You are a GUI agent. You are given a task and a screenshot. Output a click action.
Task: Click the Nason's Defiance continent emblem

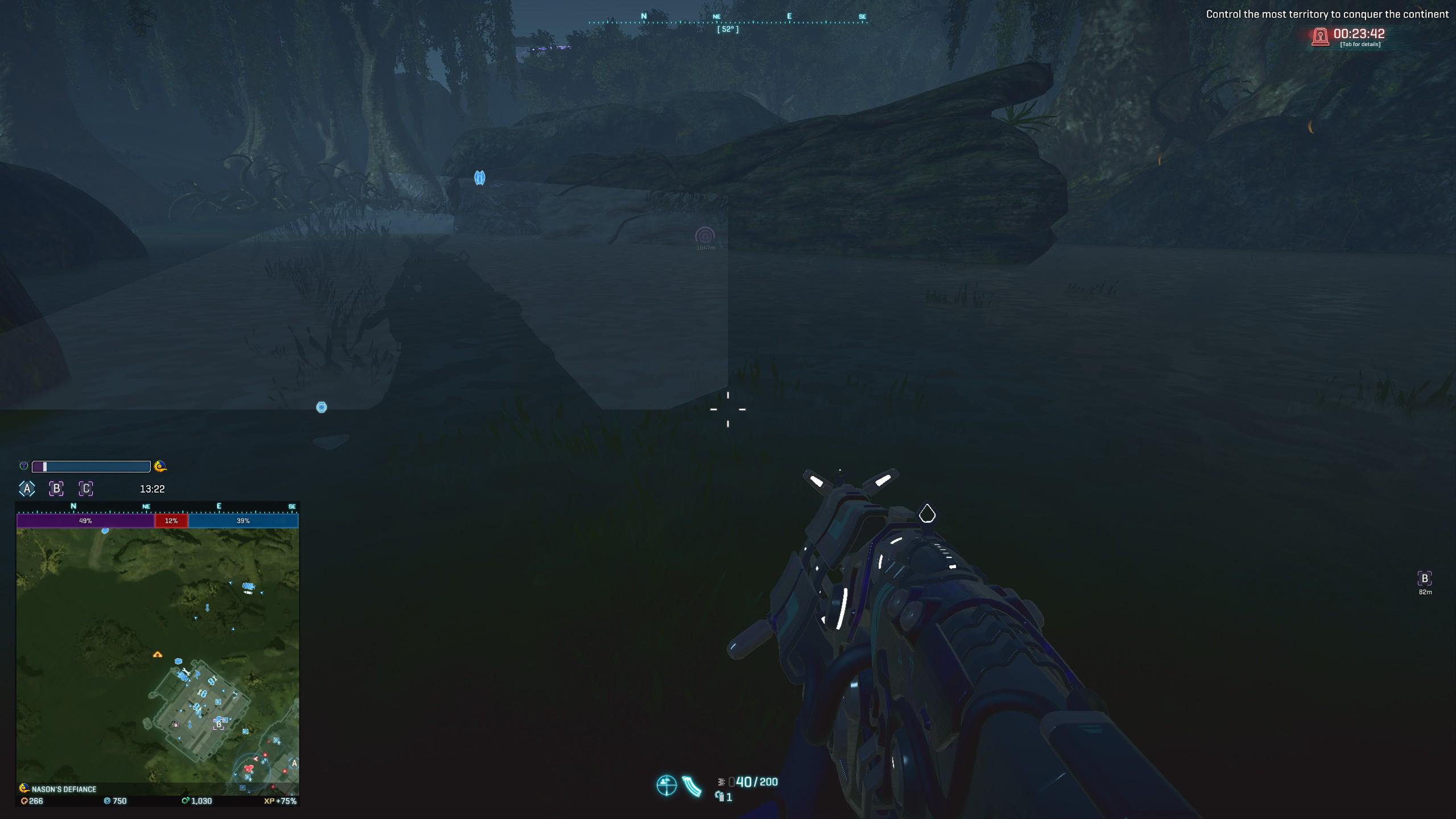pos(23,788)
